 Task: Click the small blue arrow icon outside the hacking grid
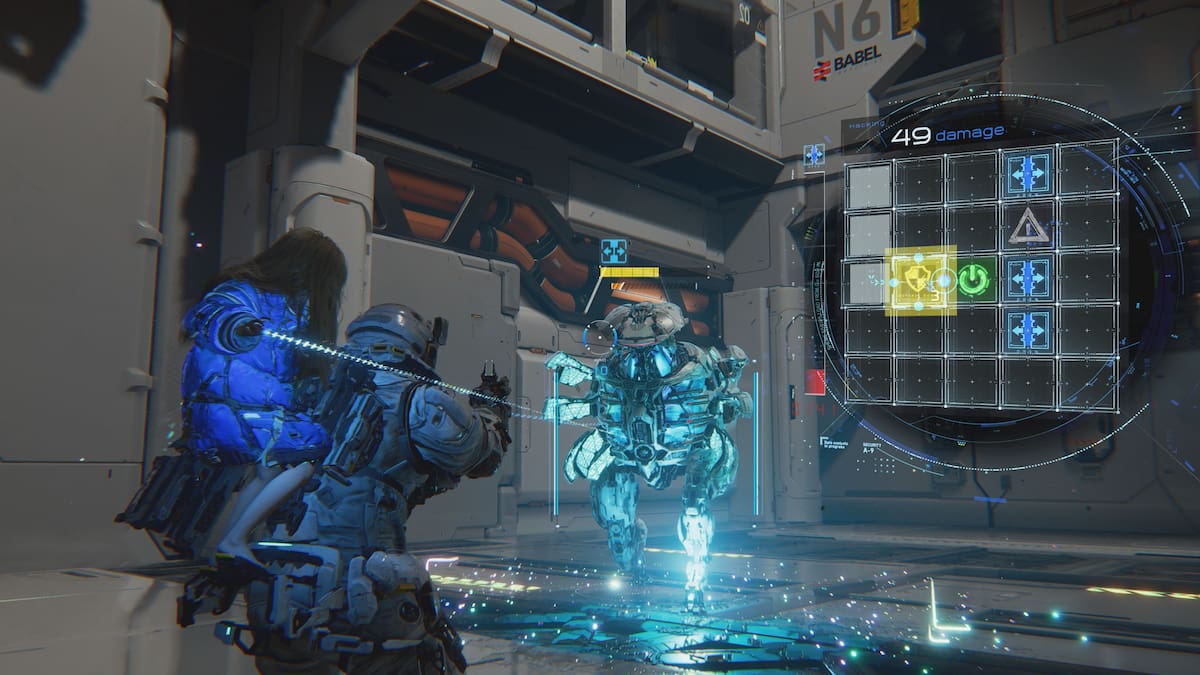coord(814,155)
